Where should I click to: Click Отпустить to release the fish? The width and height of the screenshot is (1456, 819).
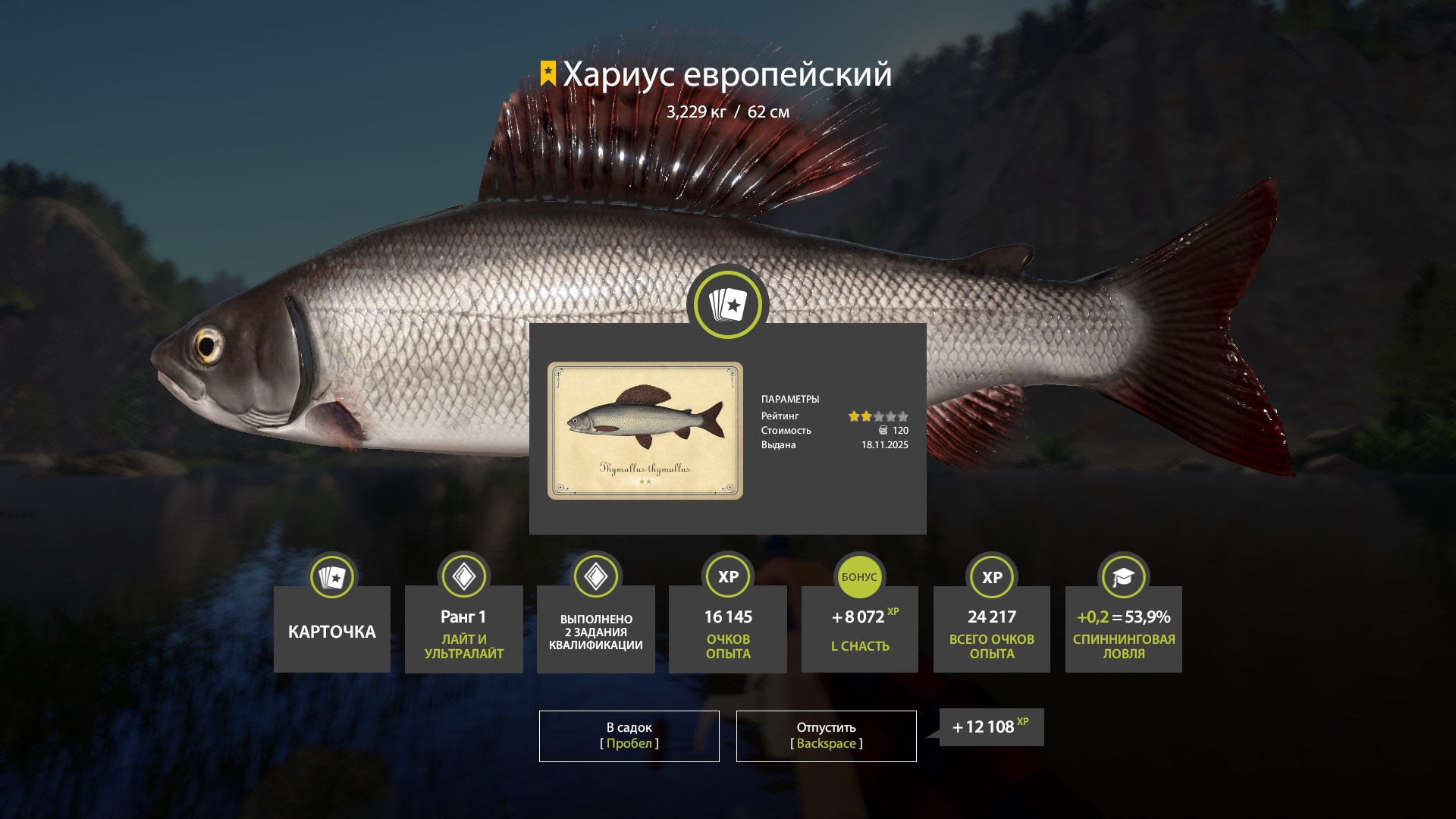[x=825, y=735]
